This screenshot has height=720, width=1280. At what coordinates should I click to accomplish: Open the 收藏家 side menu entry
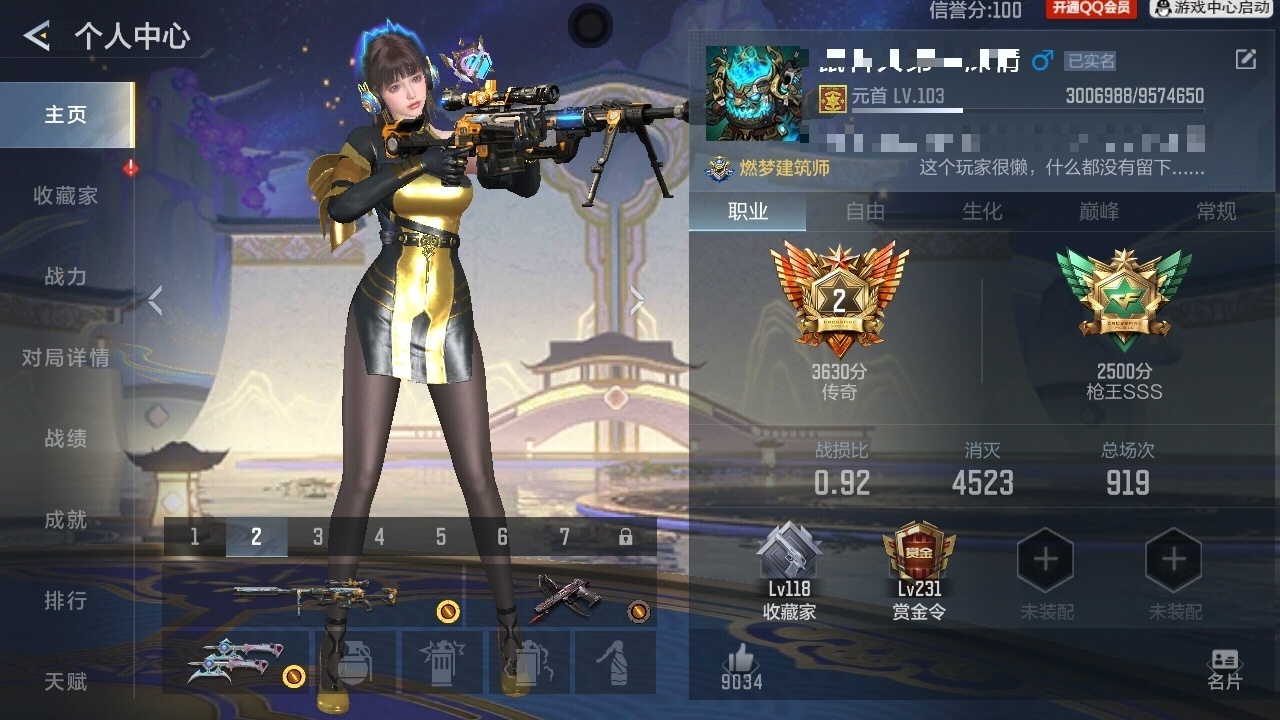click(x=66, y=196)
